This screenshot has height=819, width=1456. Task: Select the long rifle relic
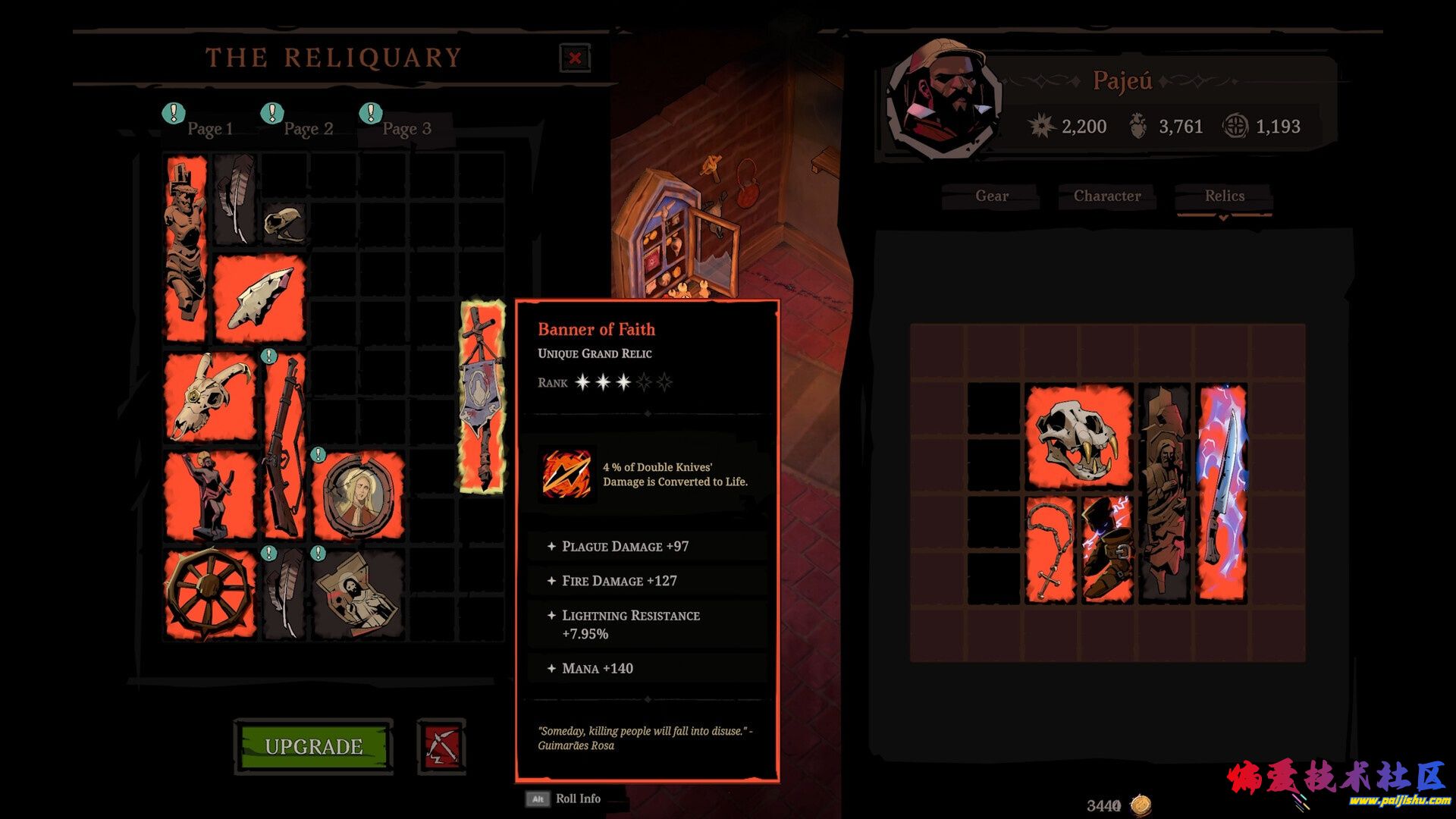click(284, 446)
